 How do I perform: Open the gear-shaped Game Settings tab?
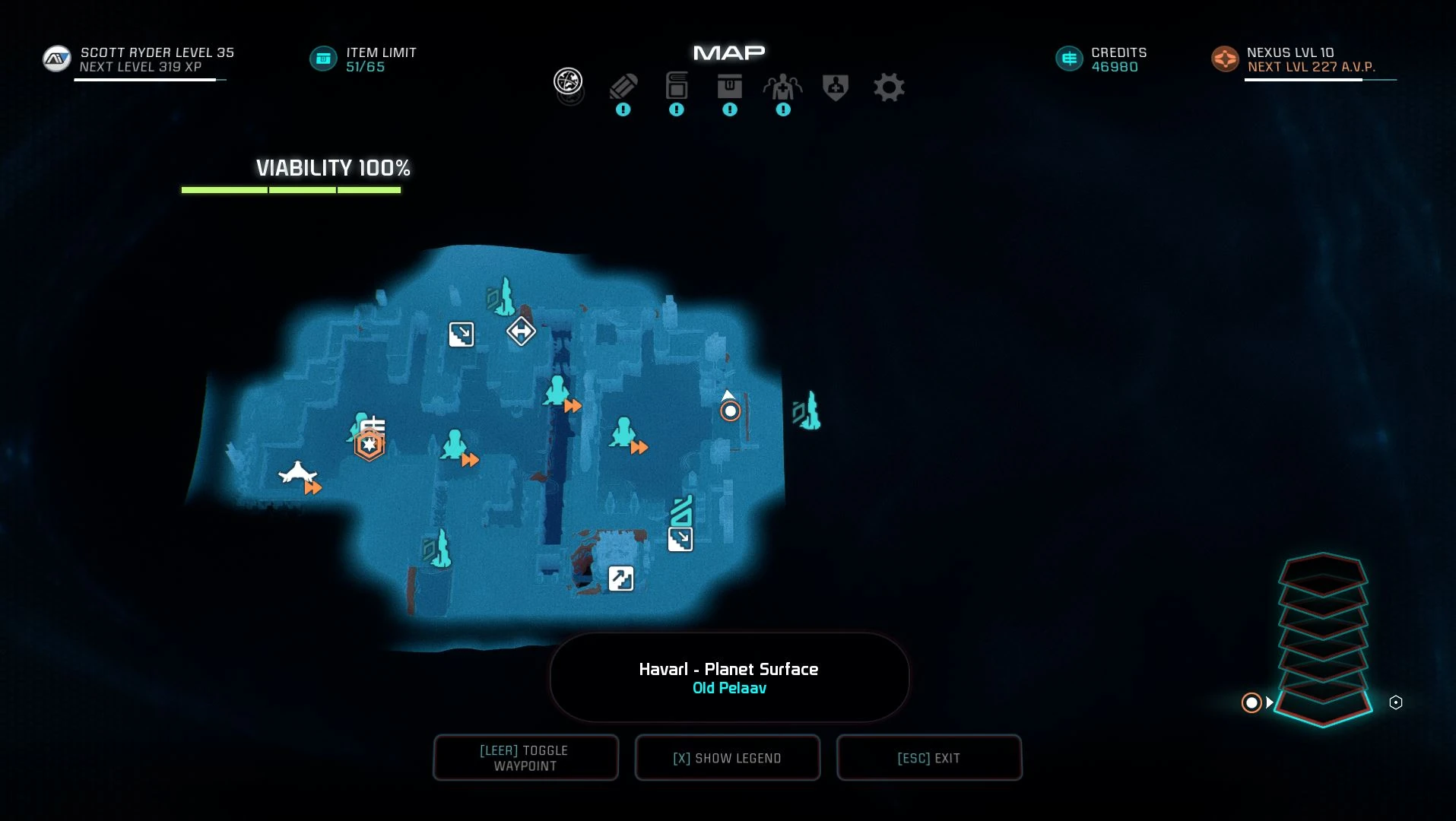point(889,87)
